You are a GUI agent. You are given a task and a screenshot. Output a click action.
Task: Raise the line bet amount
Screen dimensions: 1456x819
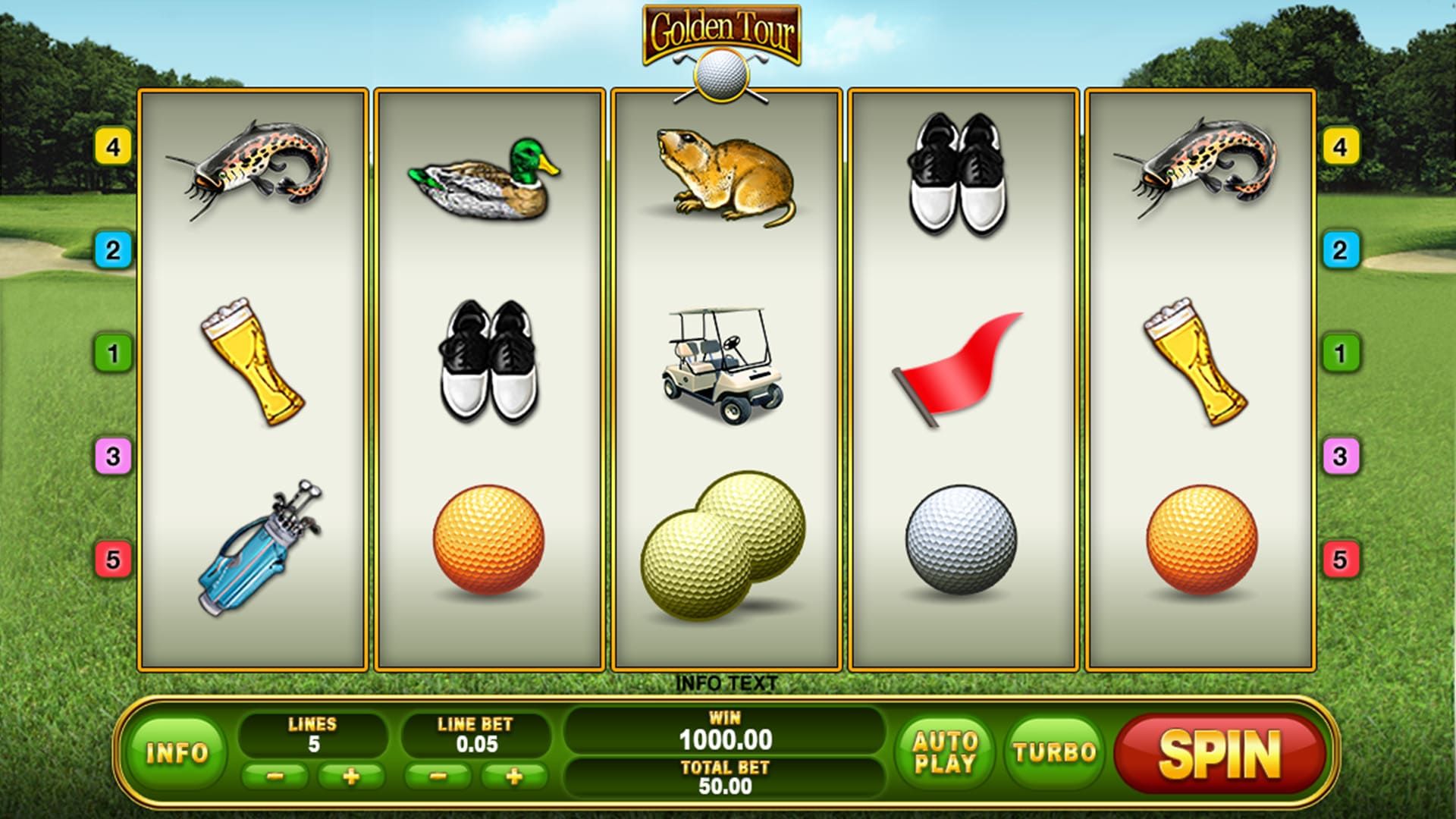pyautogui.click(x=514, y=777)
